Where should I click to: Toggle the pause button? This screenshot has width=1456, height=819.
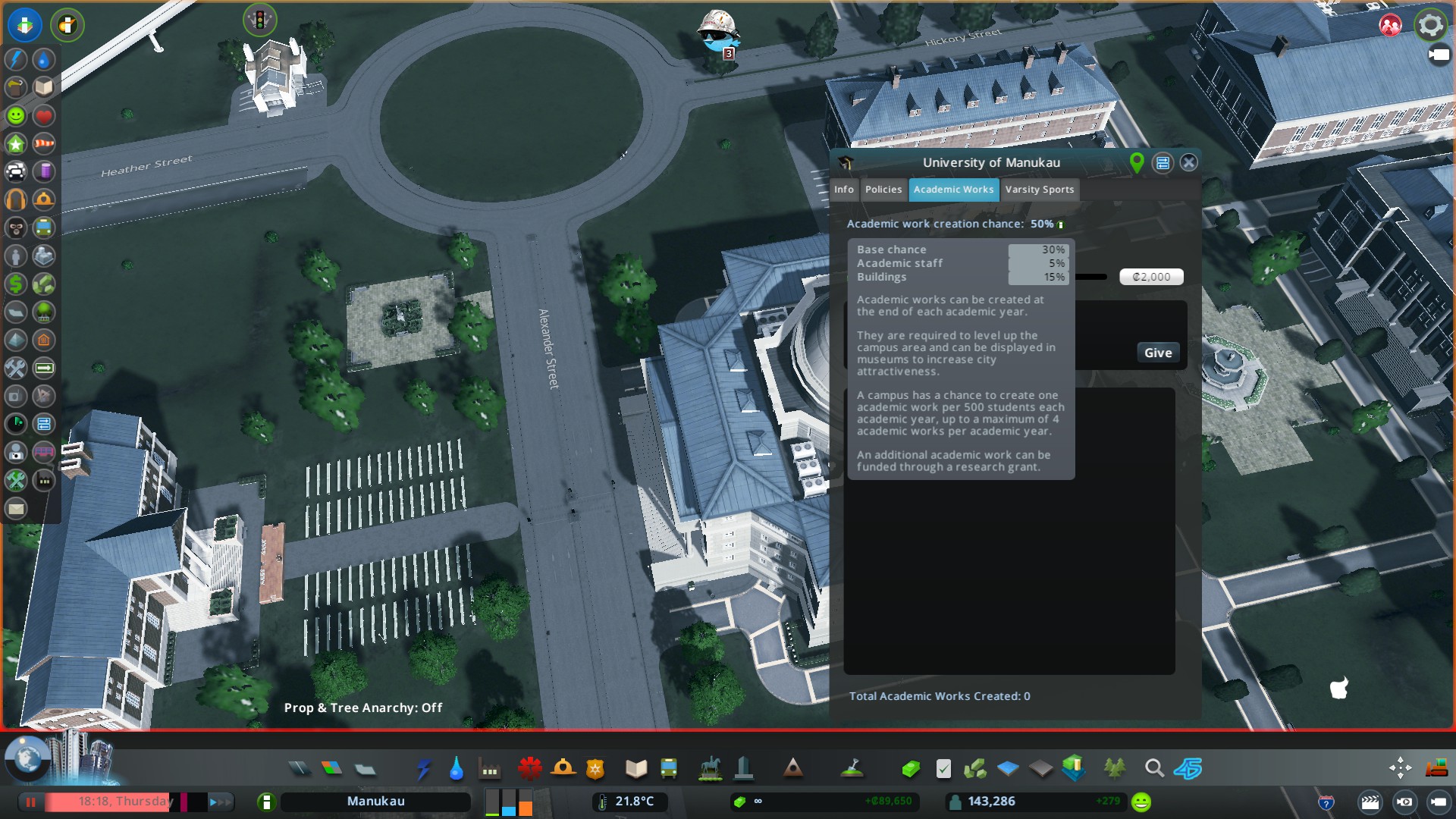point(31,802)
